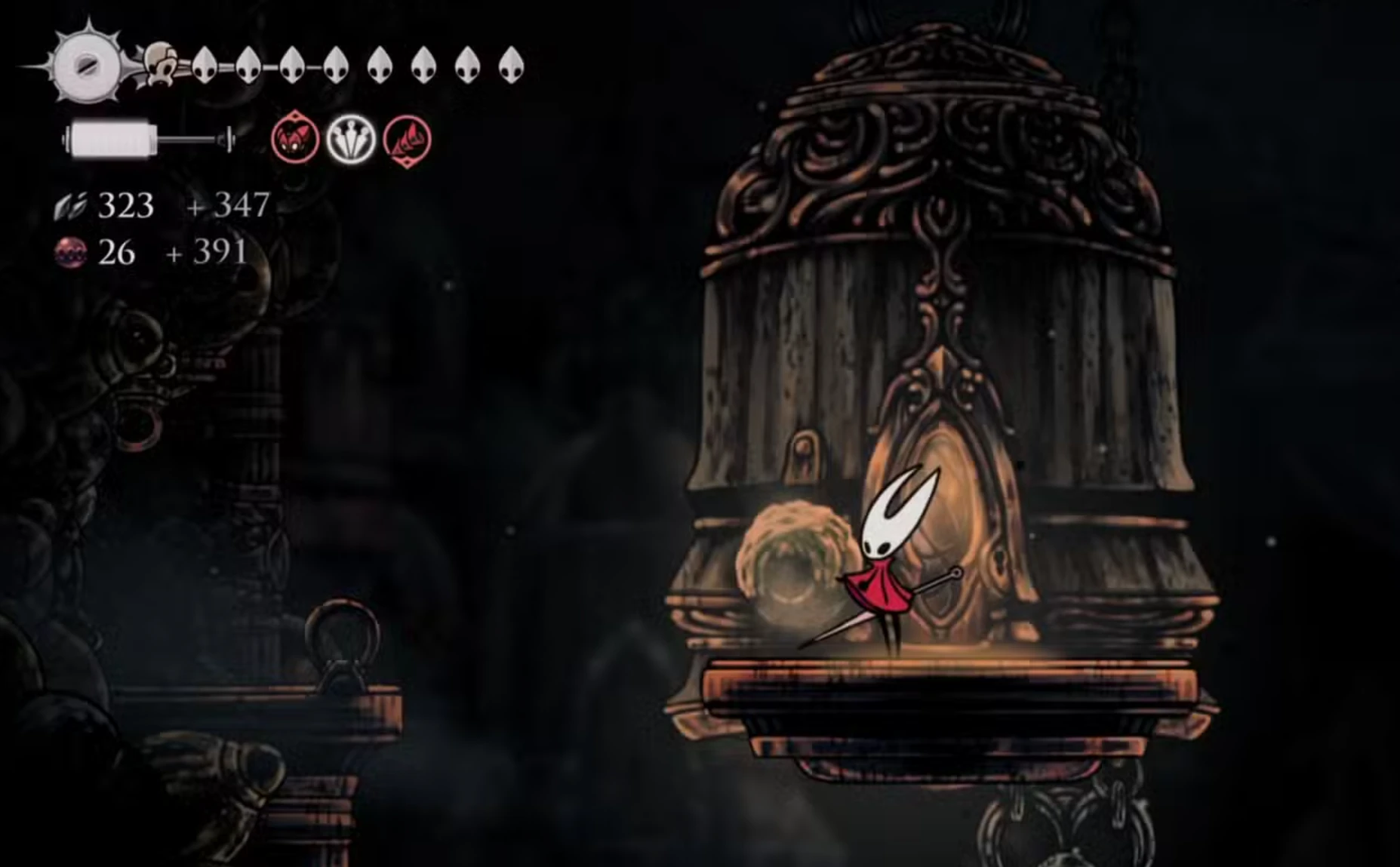The width and height of the screenshot is (1400, 867).
Task: Click the white Straight Pin tool icon
Action: coord(352,139)
